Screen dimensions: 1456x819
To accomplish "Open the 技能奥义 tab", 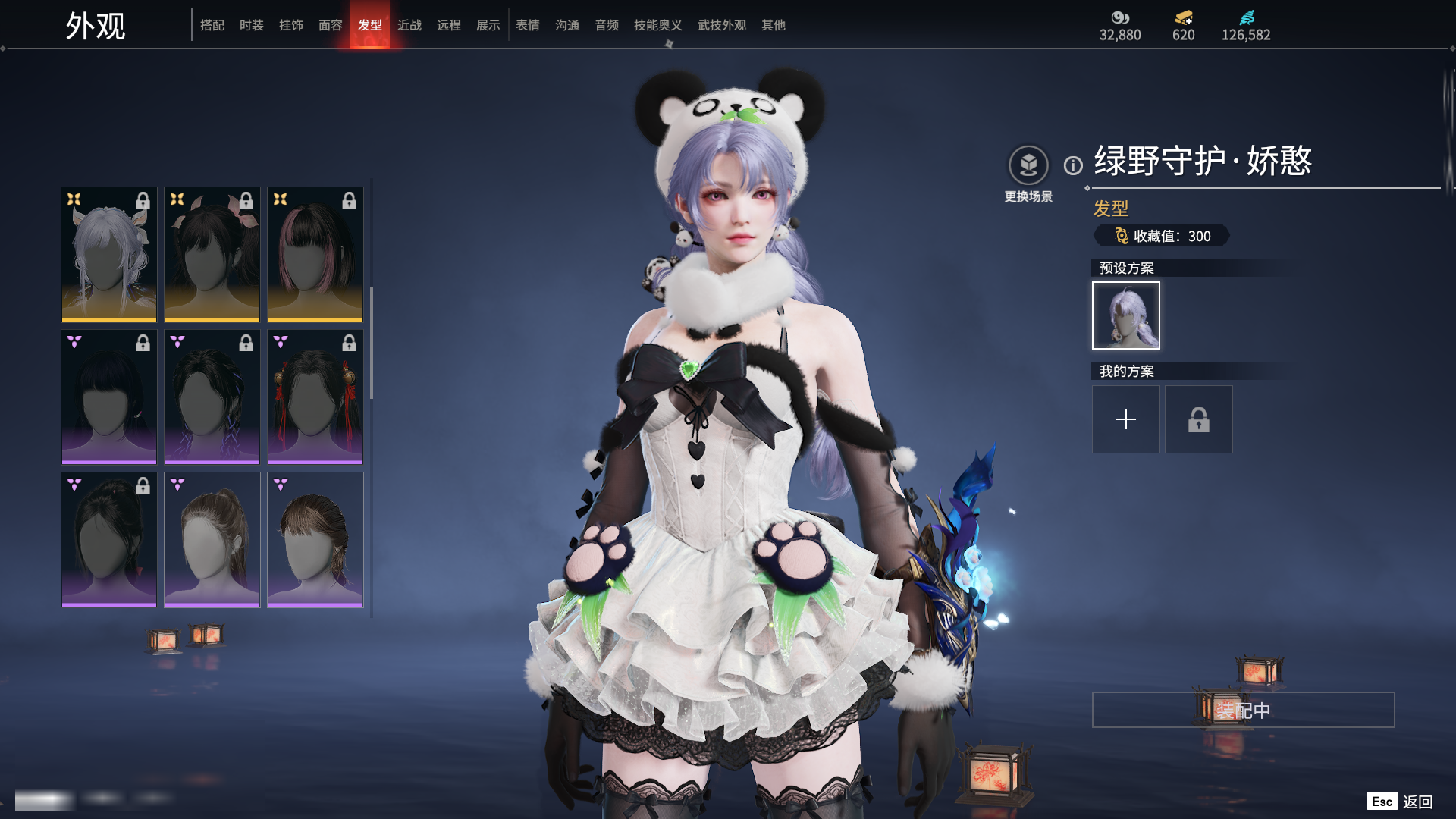I will (657, 25).
